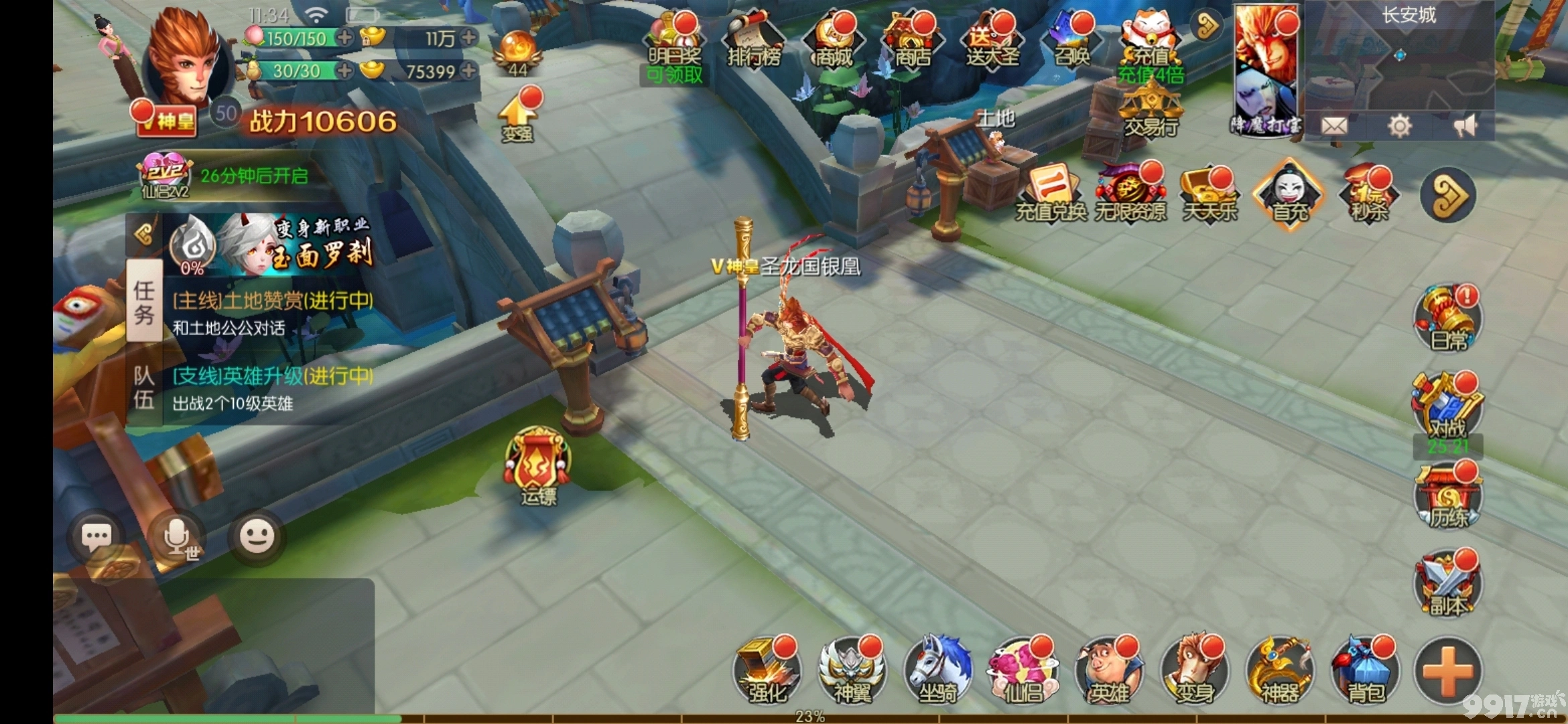
Task: Open settings via the gear icon
Action: click(1399, 125)
